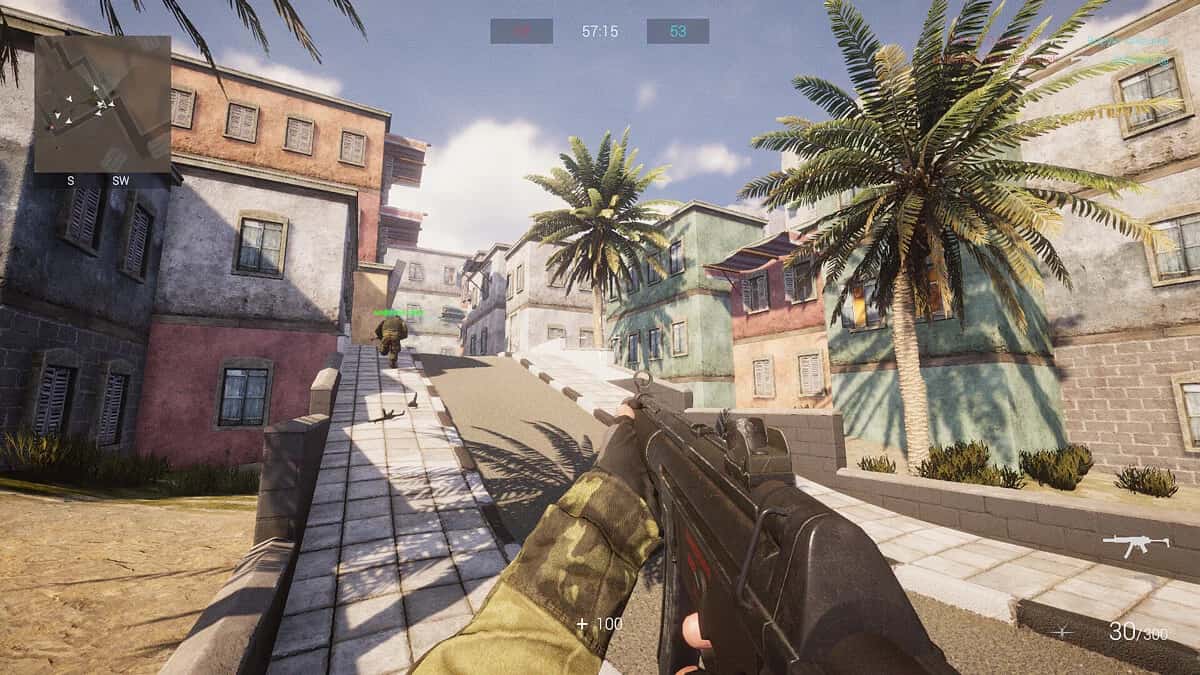
Task: Select the submachine gun weapon icon
Action: point(1135,545)
